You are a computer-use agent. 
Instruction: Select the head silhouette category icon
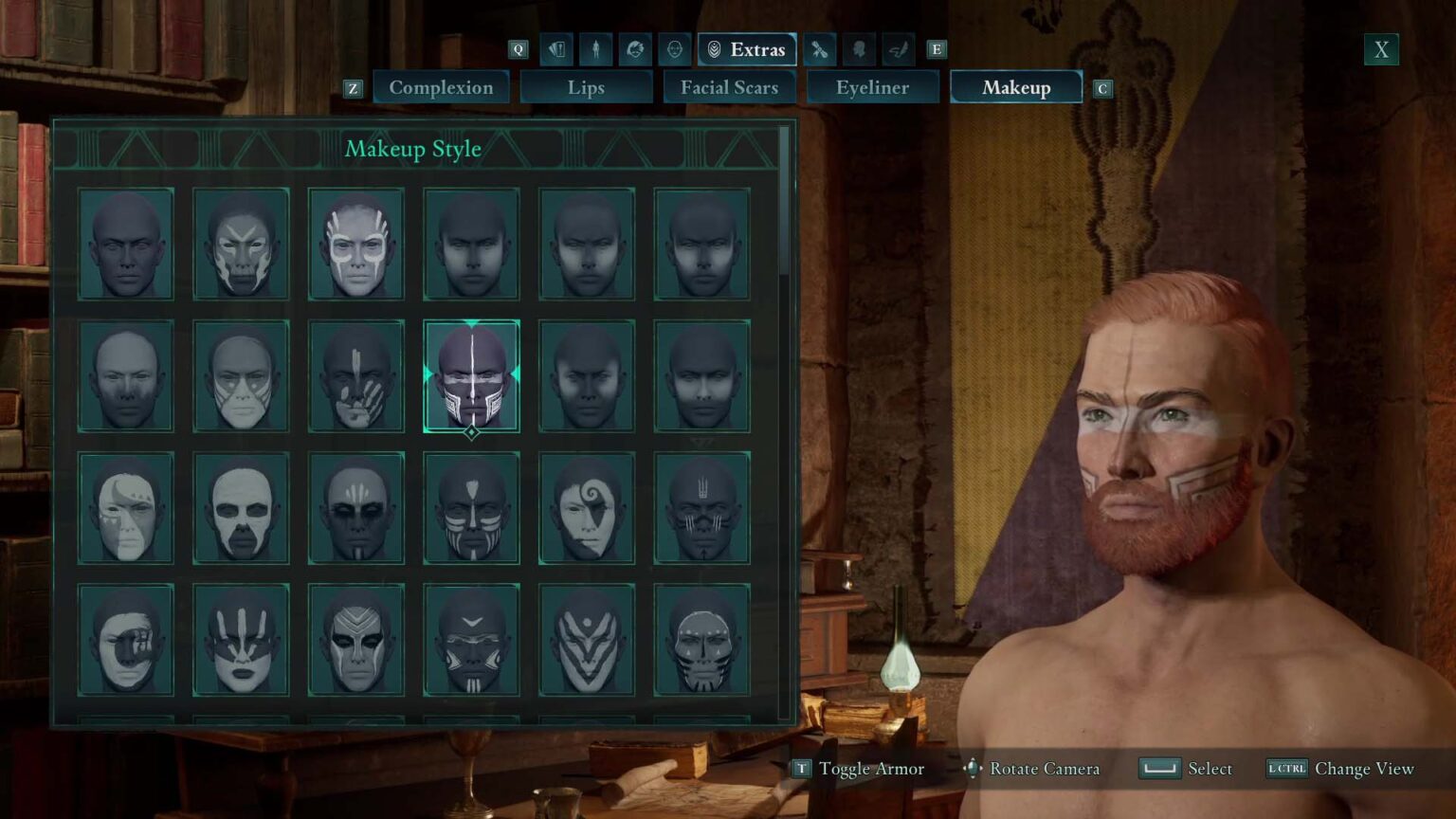[x=860, y=49]
